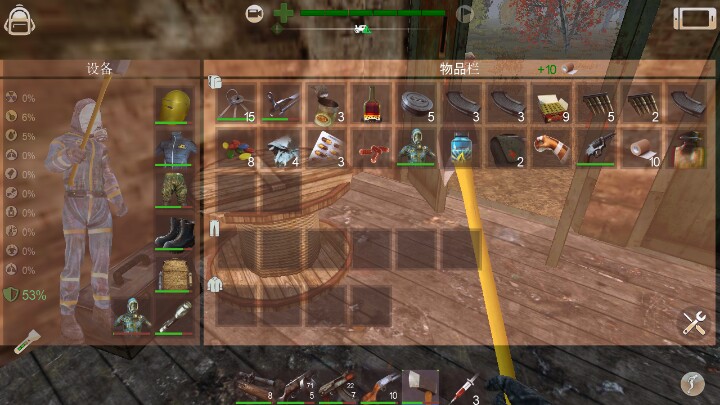Select the yellow helmet equipment slot
The height and width of the screenshot is (405, 720).
coord(173,105)
